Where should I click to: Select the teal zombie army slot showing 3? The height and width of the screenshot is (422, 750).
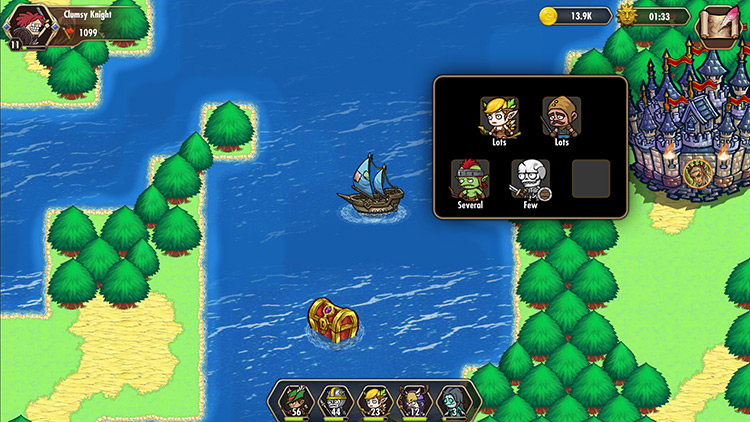(x=452, y=400)
